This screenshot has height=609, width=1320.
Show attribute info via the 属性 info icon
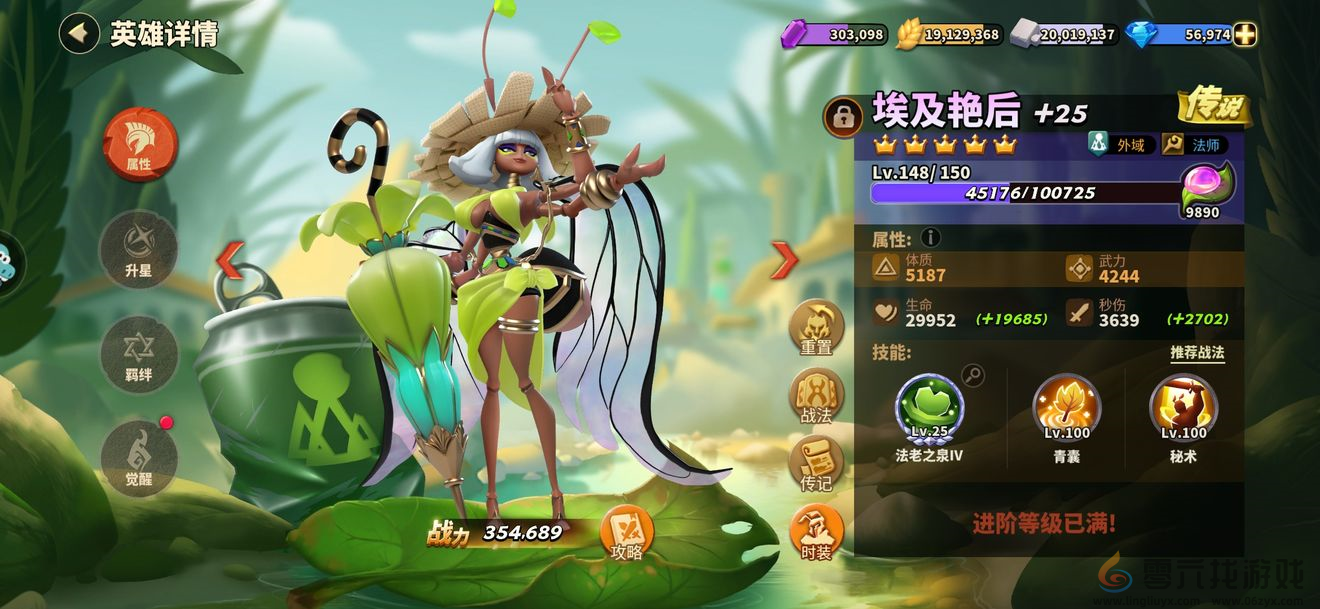point(930,238)
